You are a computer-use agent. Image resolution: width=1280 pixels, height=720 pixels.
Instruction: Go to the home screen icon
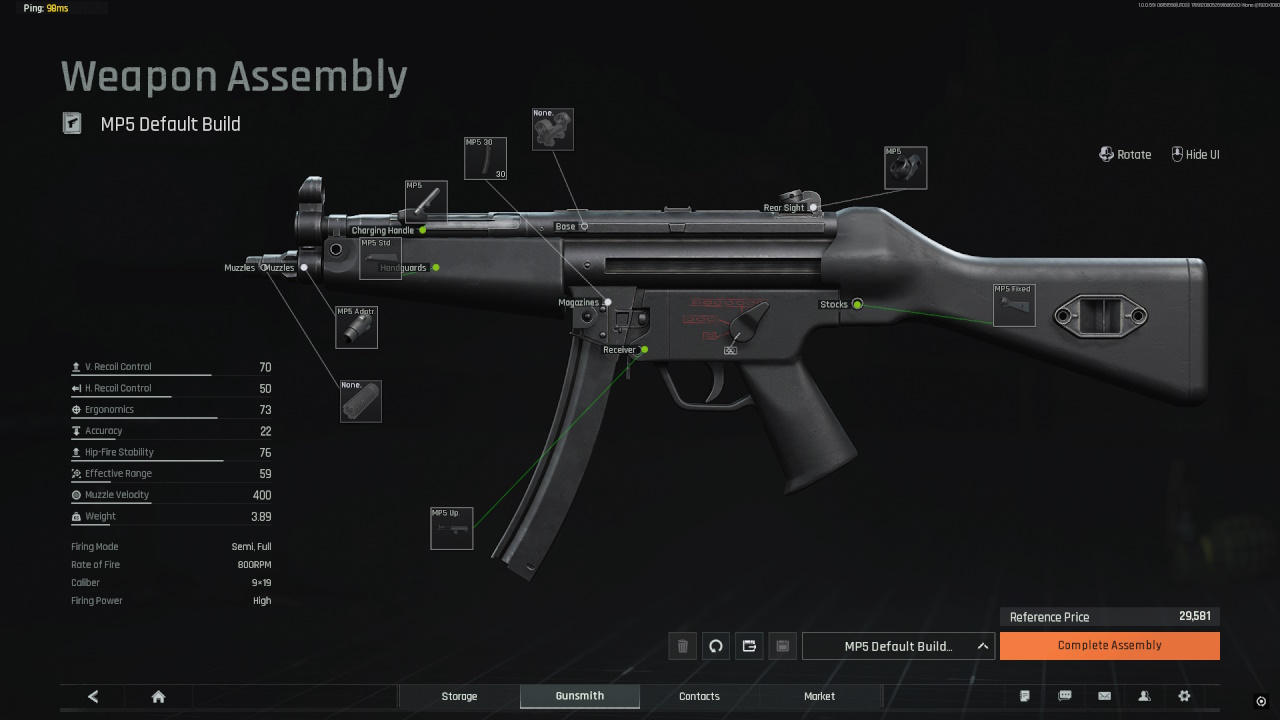[x=158, y=696]
